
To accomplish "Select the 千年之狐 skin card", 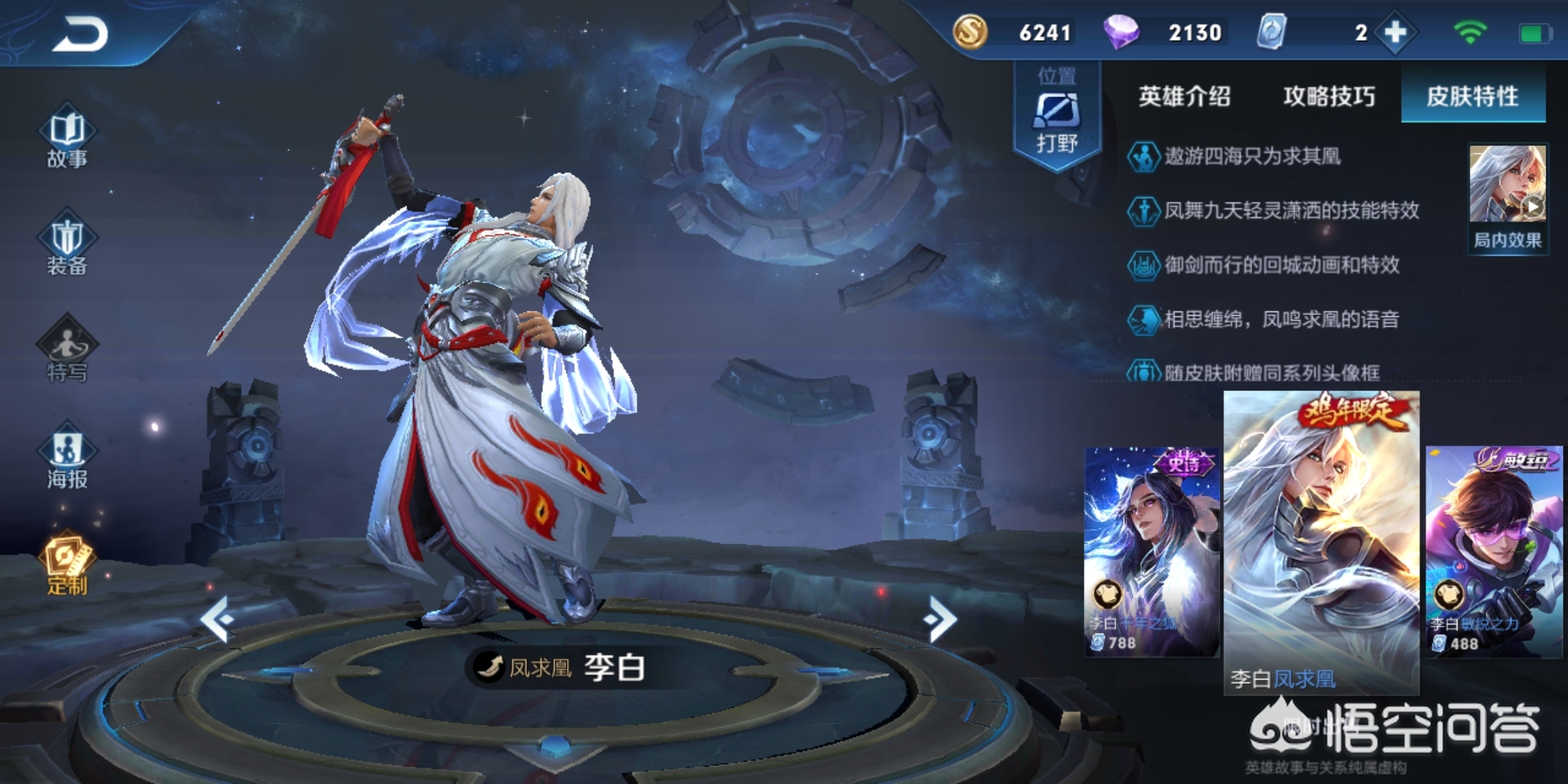I will pos(1151,552).
